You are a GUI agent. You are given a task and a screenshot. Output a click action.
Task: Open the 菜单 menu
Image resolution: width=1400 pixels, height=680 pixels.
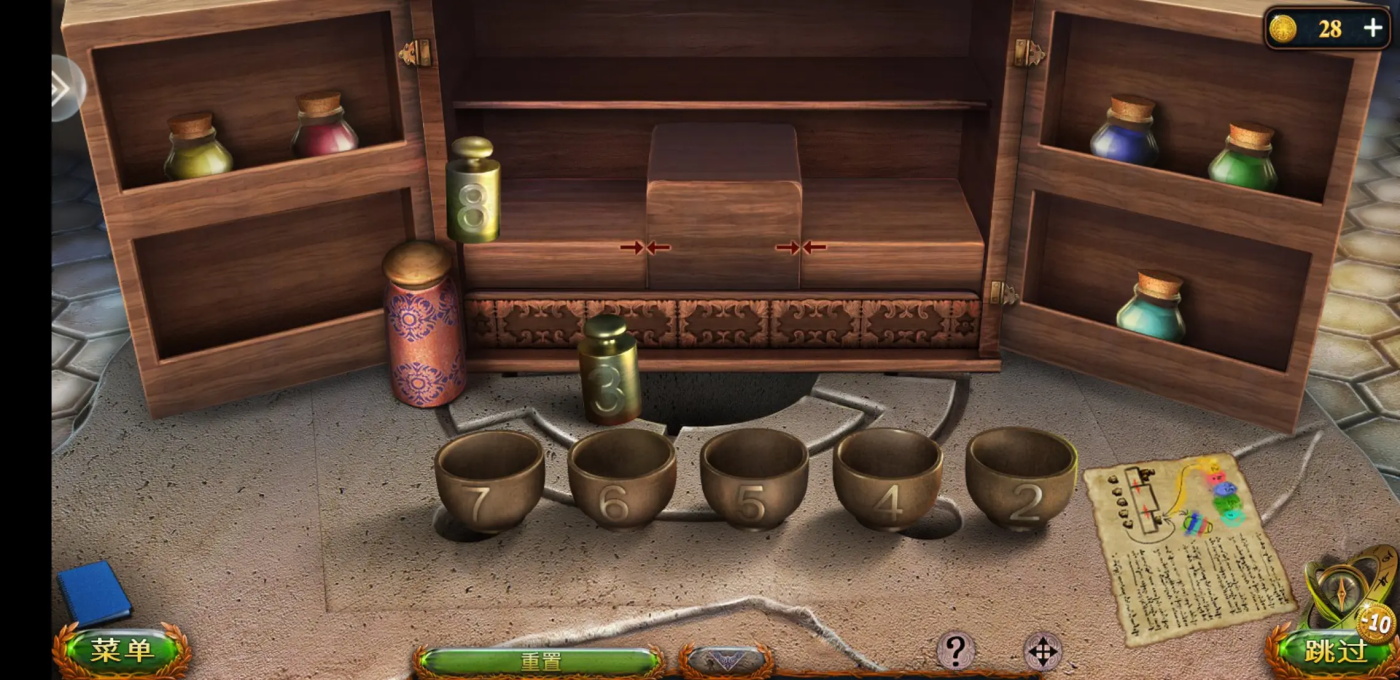[121, 651]
